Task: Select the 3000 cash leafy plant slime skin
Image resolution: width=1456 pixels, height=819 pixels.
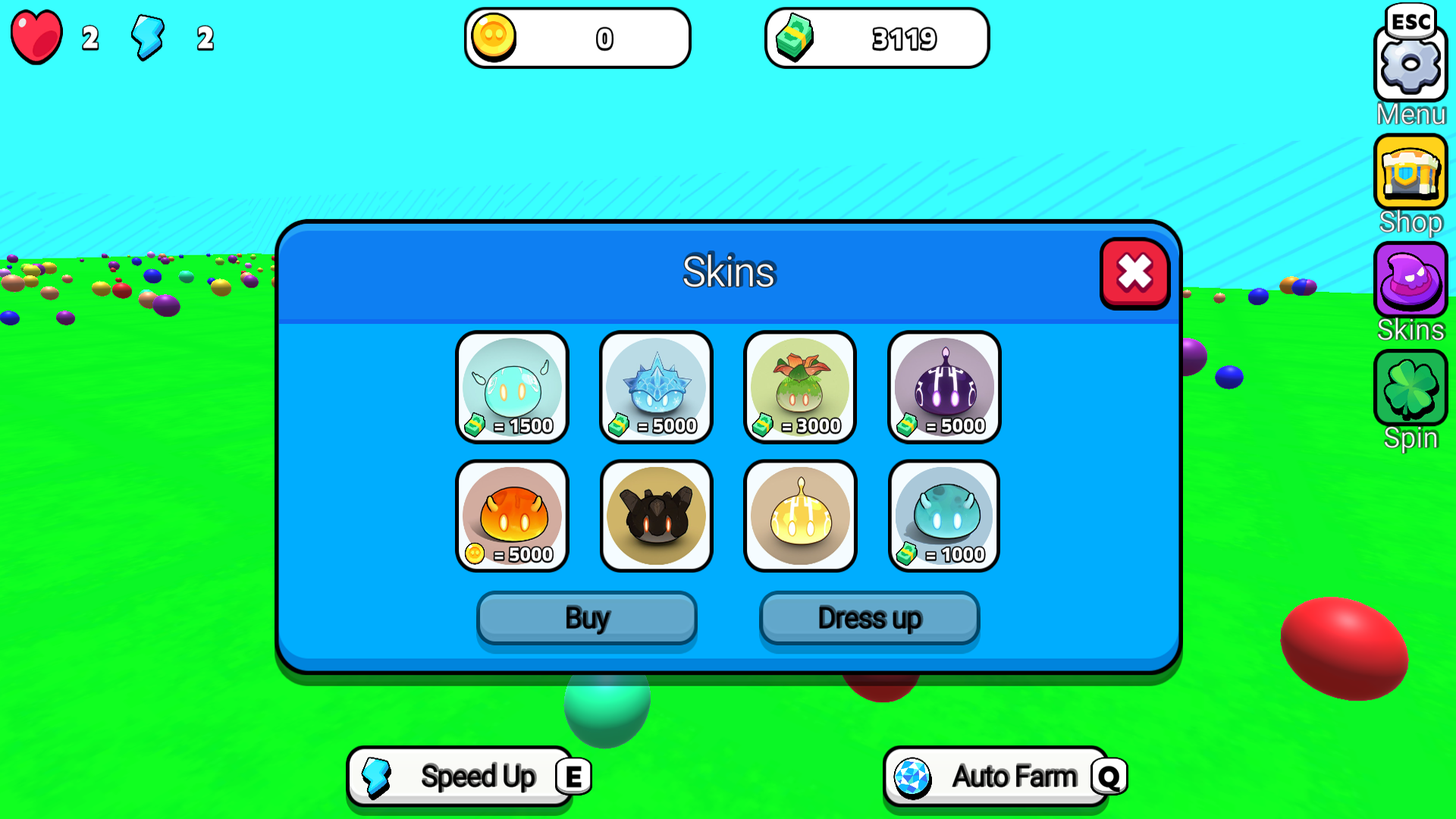Action: click(x=800, y=387)
